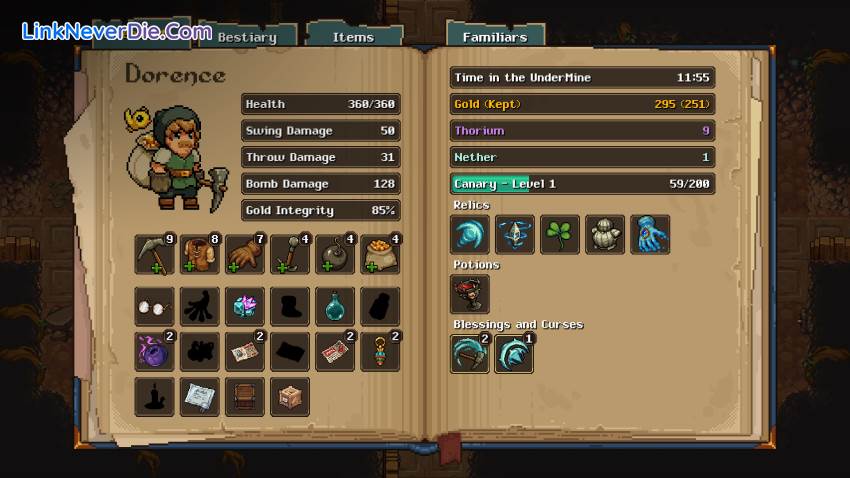Viewport: 850px width, 478px height.
Task: Choose the red goblet potion
Action: (470, 294)
